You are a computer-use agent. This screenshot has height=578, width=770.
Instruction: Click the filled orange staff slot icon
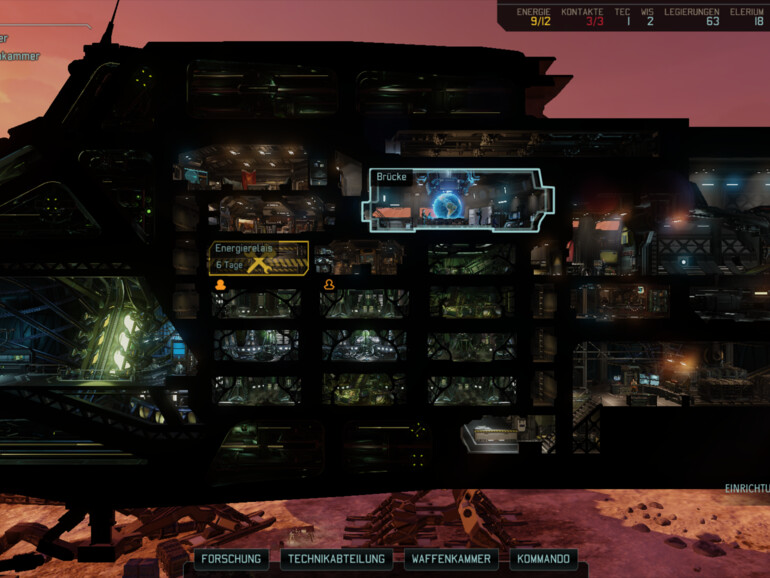(x=220, y=285)
